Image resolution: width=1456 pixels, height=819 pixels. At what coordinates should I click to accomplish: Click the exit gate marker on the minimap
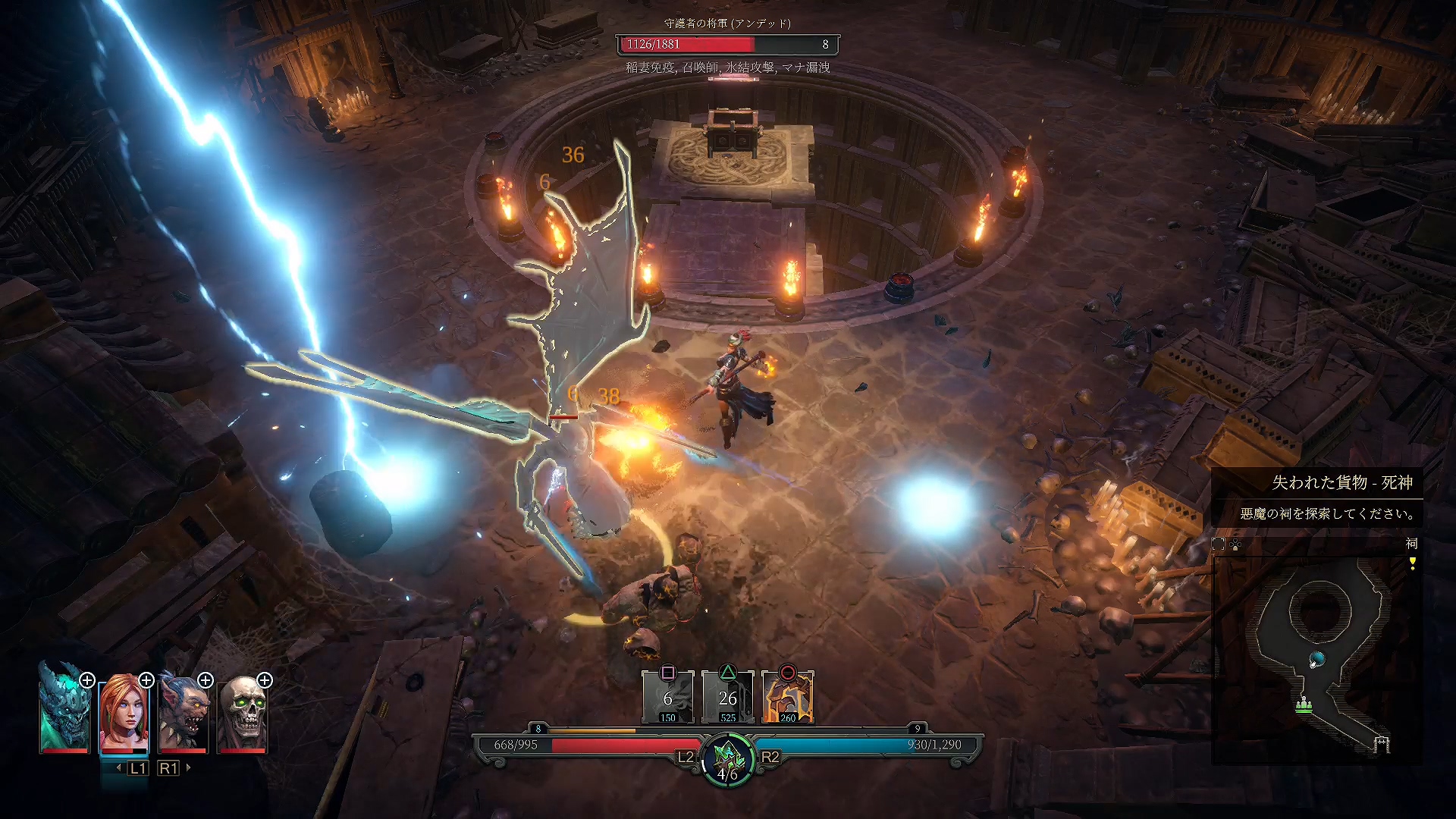1382,744
